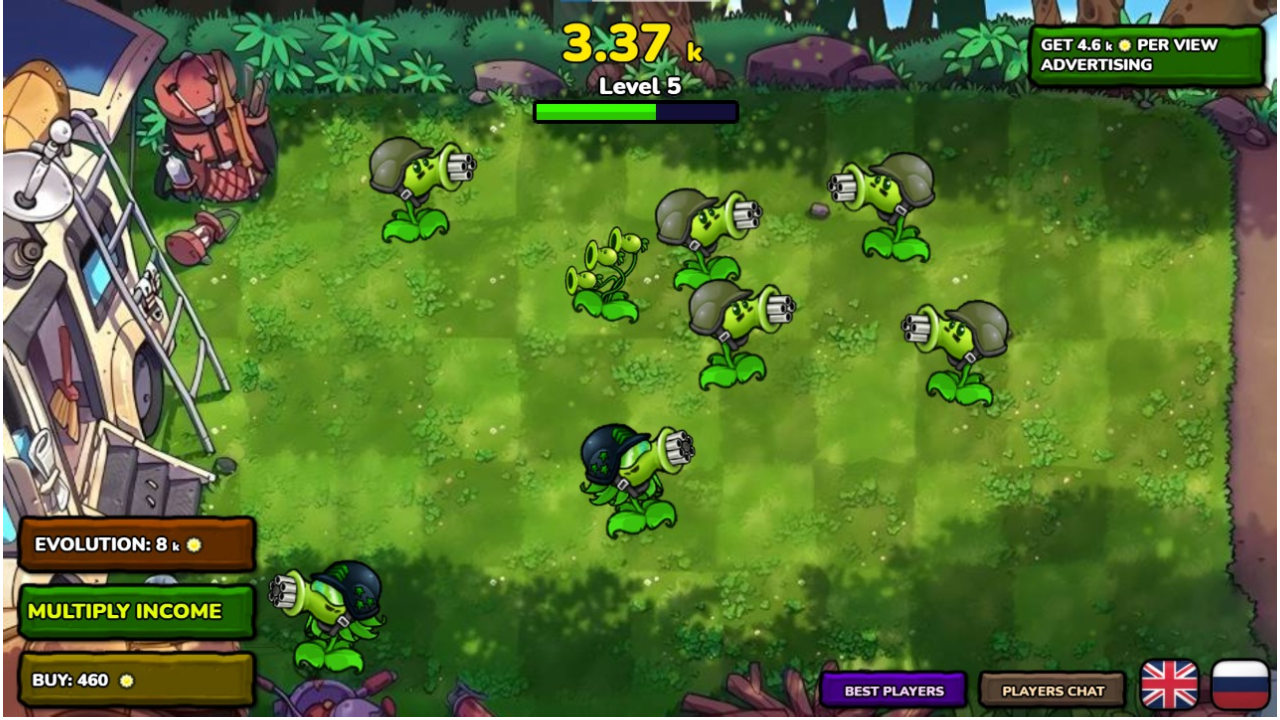Open the PLAYERS CHAT panel
This screenshot has height=720, width=1280.
point(1051,690)
